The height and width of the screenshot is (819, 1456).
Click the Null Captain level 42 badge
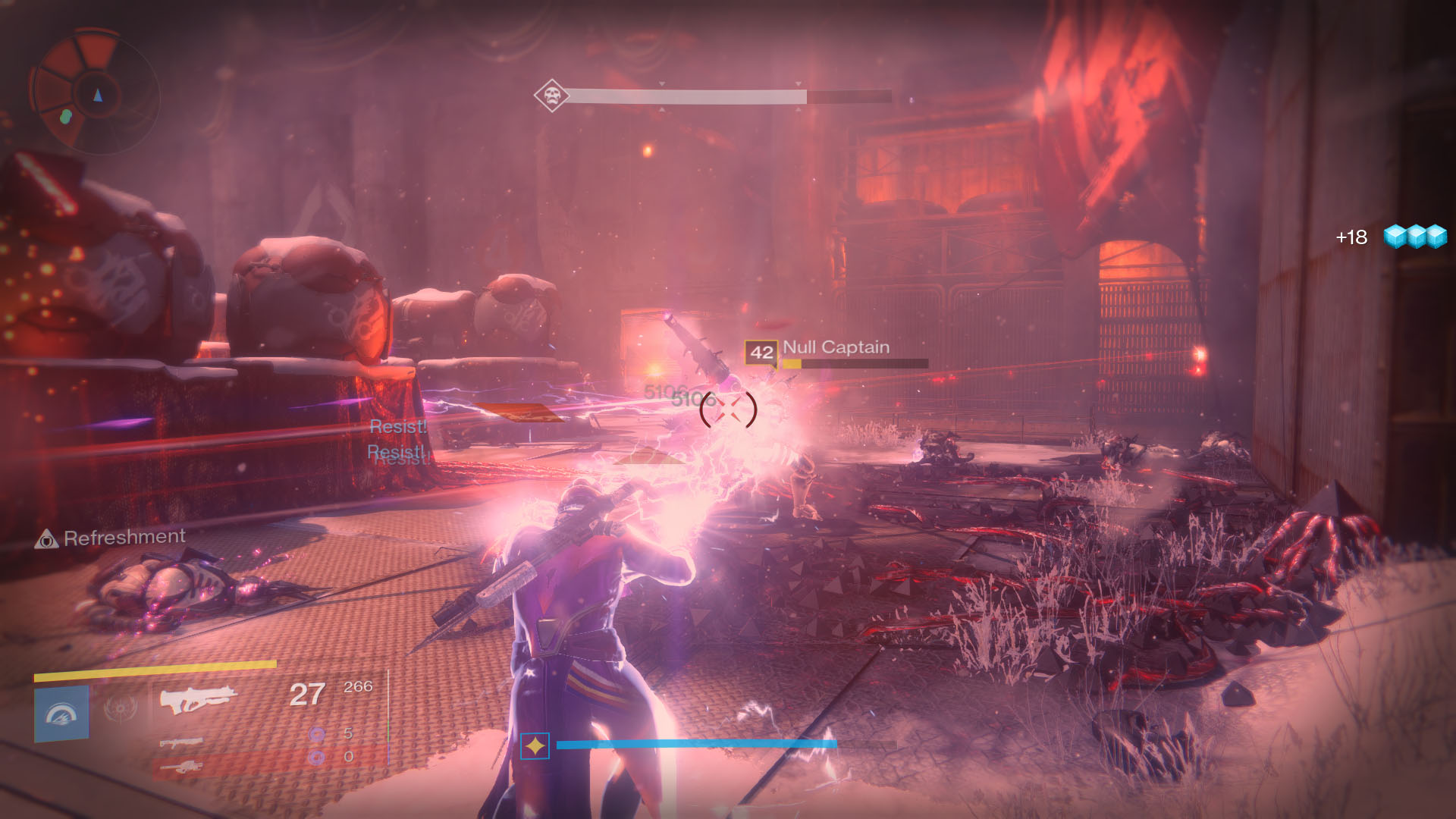pyautogui.click(x=761, y=352)
